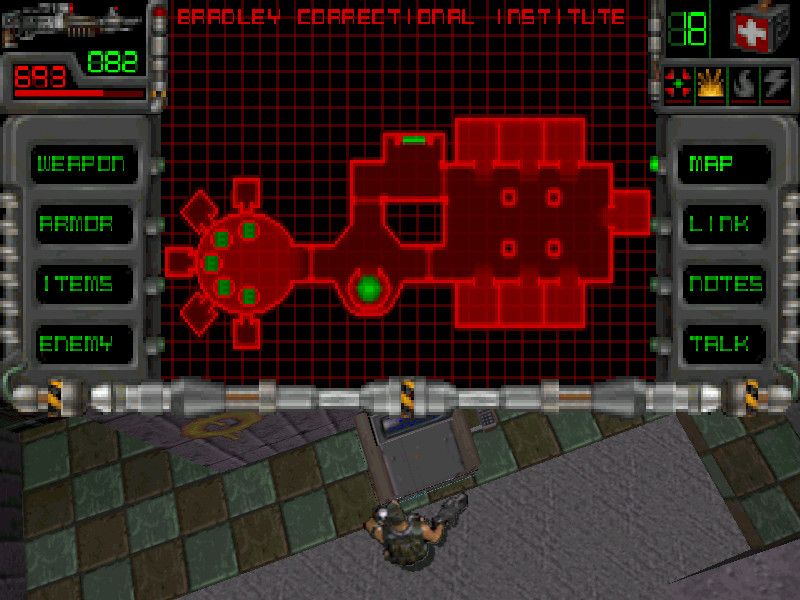The height and width of the screenshot is (600, 800).
Task: Activate the grey lightning bolt icon
Action: [x=776, y=87]
